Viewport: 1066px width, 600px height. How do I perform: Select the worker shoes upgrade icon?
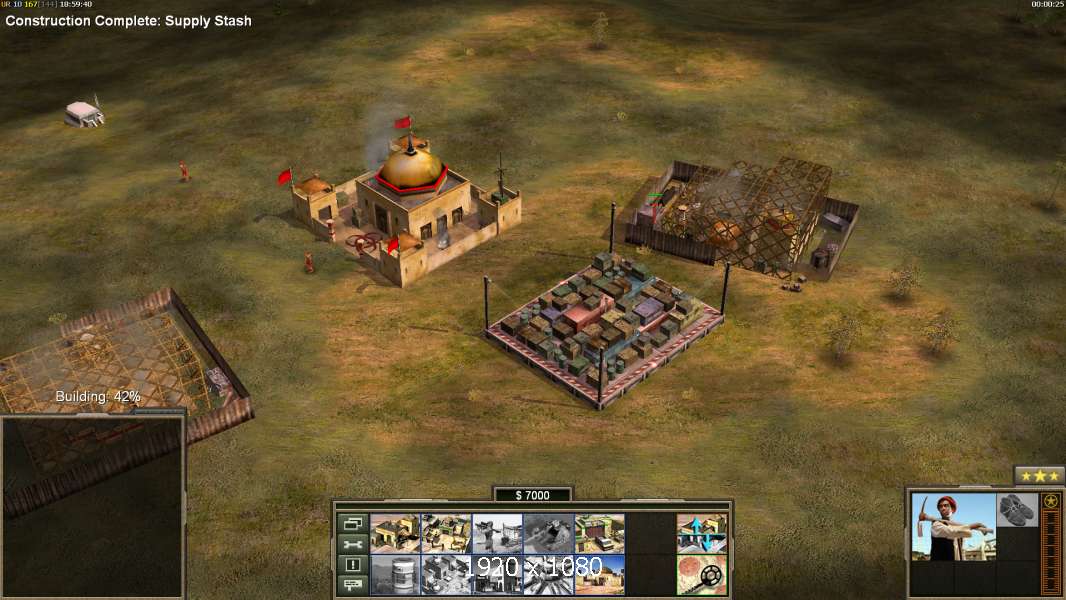(1018, 510)
